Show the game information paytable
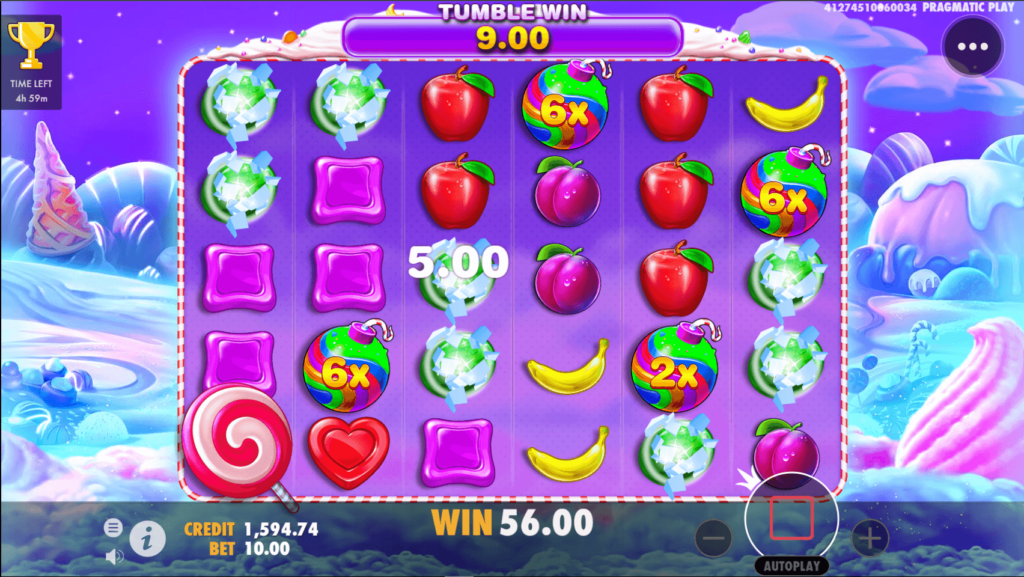This screenshot has width=1024, height=577. [x=147, y=539]
